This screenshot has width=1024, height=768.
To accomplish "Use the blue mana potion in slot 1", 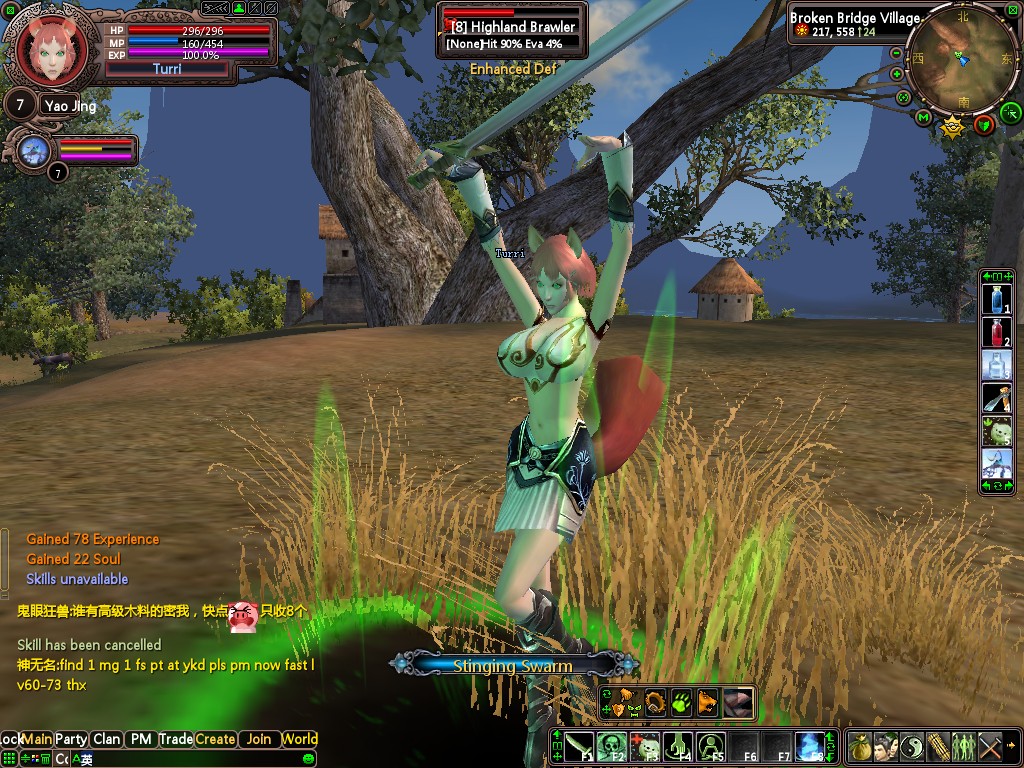I will 996,300.
